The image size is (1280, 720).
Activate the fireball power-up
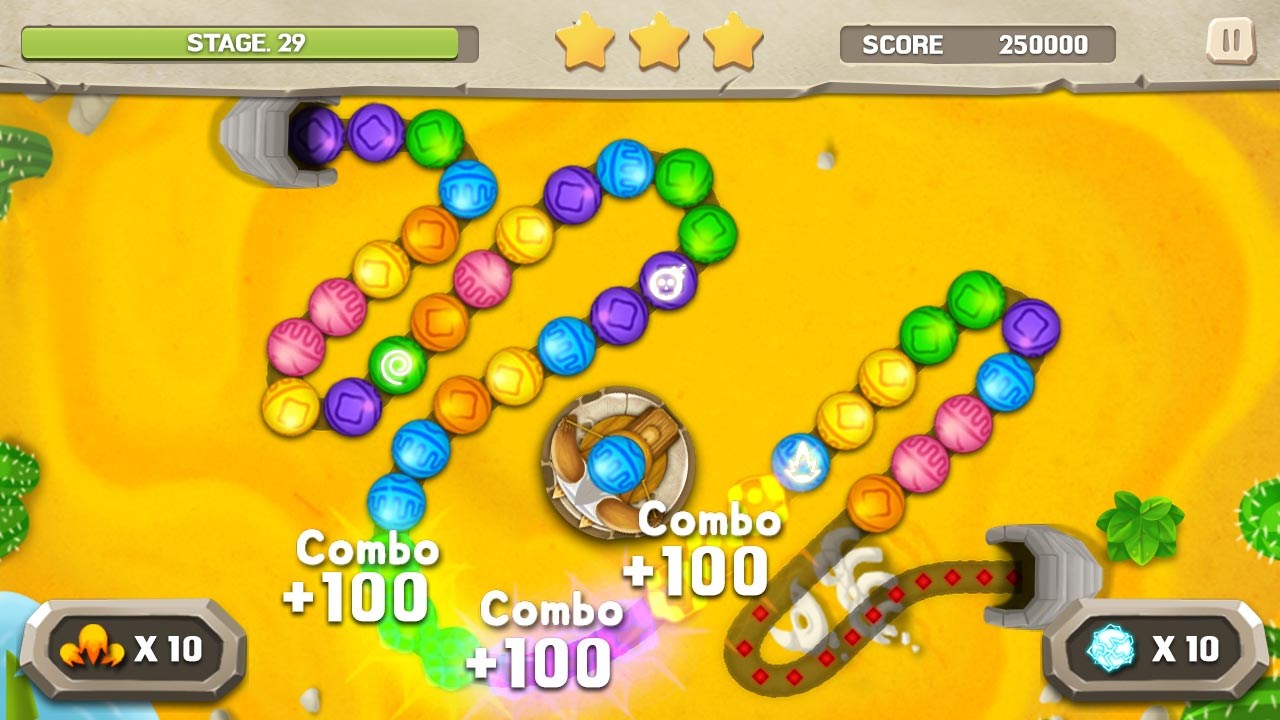click(90, 648)
